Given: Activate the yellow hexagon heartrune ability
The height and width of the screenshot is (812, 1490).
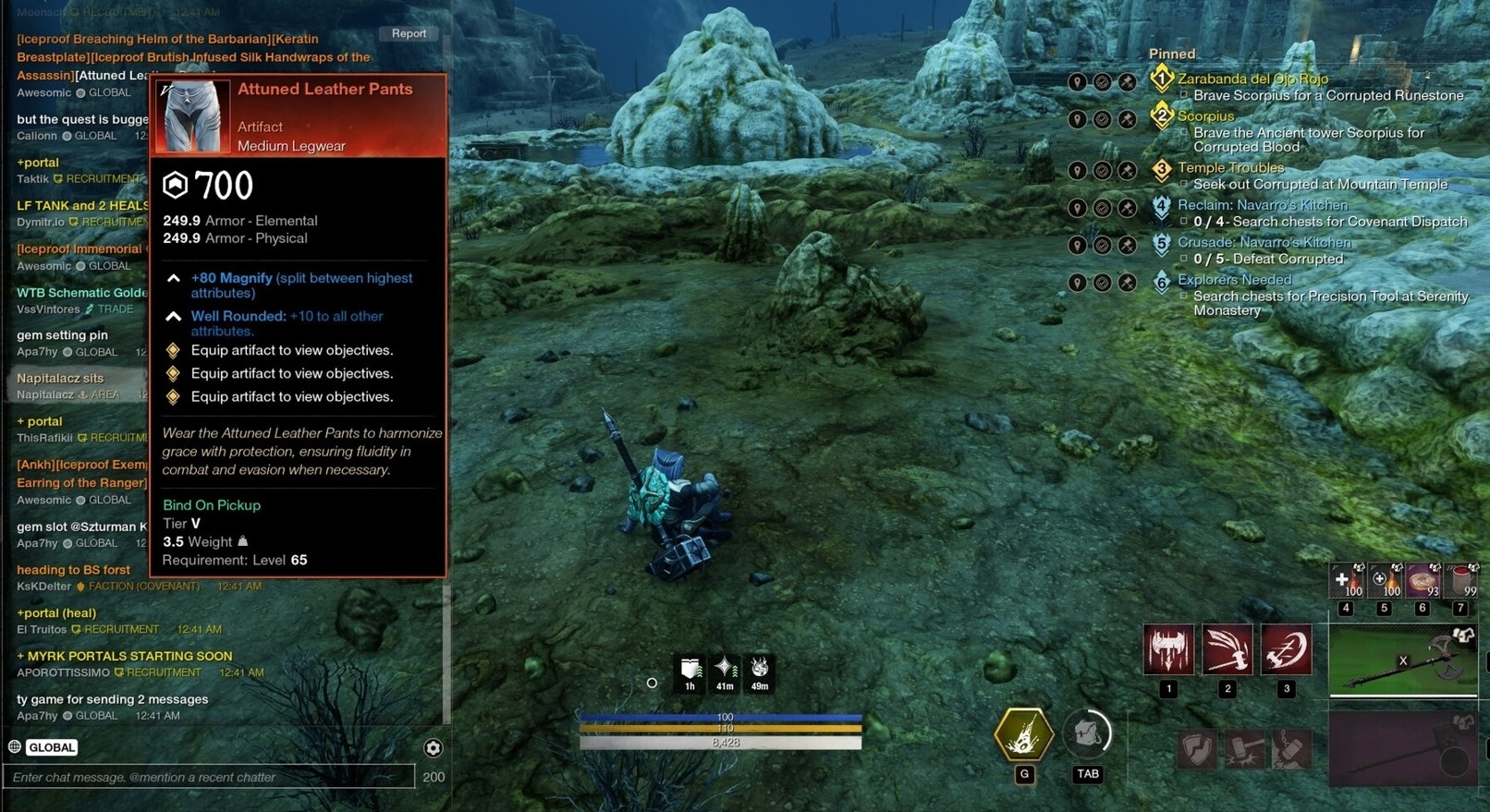Looking at the screenshot, I should click(1023, 734).
